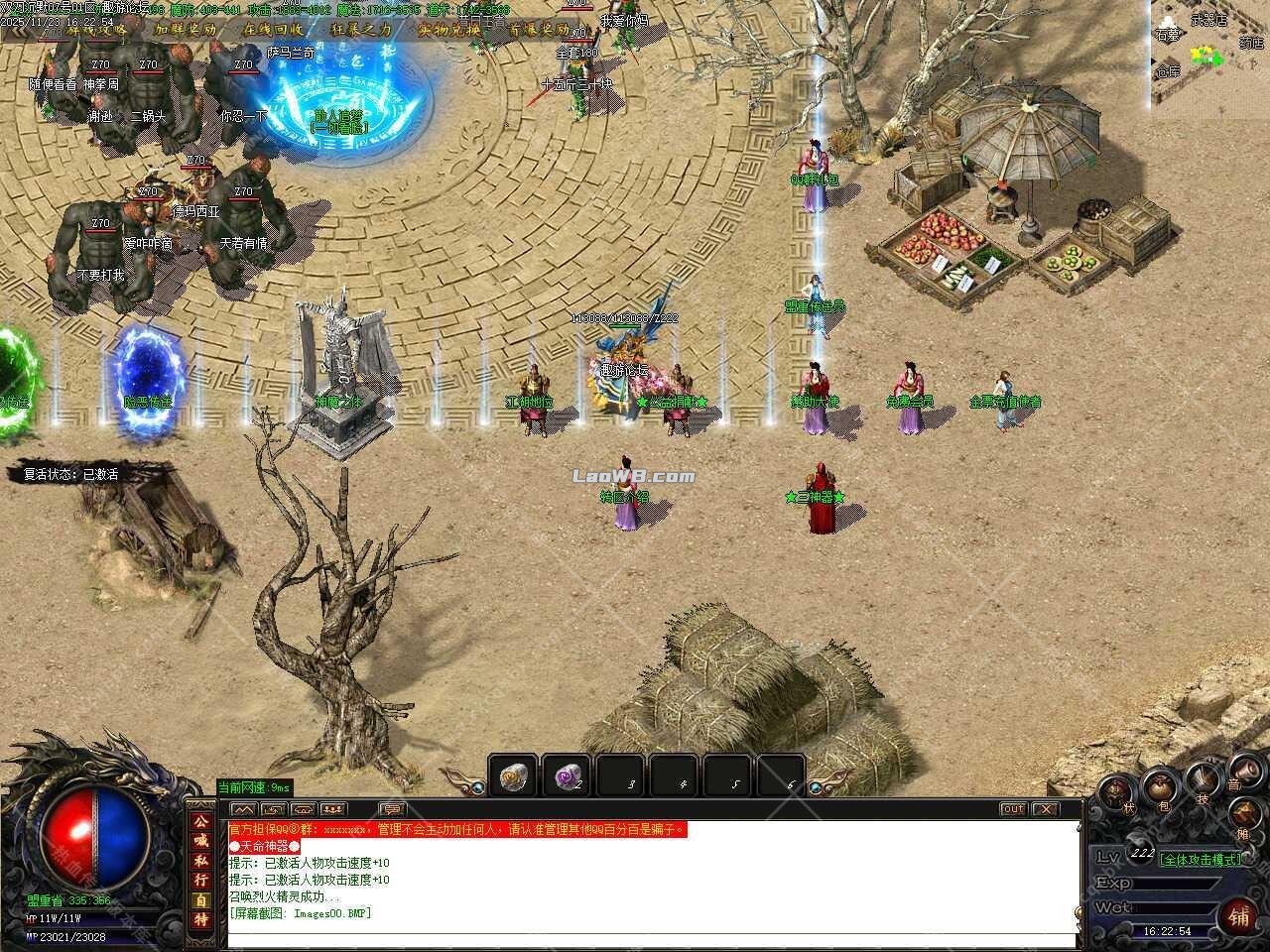This screenshot has width=1270, height=952.
Task: Toggle the 全体攻击模式 attack mode
Action: [1201, 860]
